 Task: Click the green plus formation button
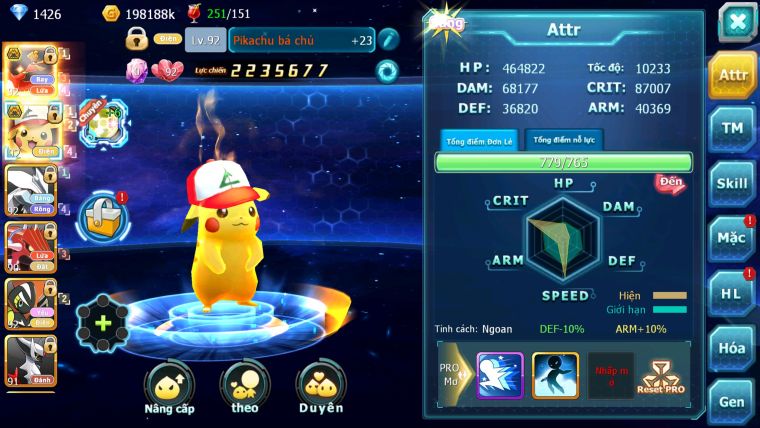click(103, 323)
